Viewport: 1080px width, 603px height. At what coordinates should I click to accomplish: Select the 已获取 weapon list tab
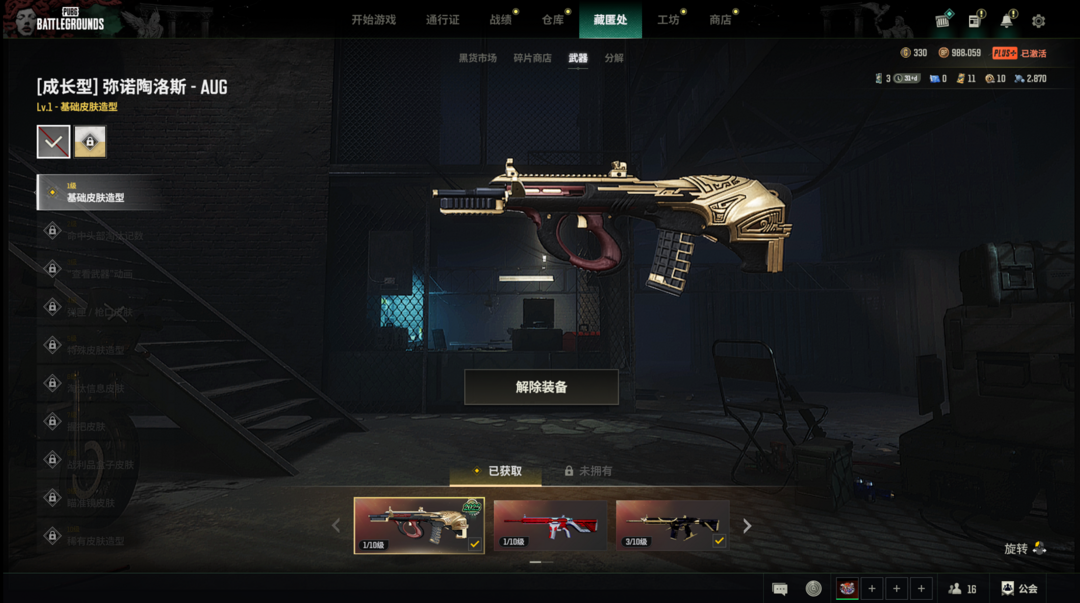coord(496,471)
